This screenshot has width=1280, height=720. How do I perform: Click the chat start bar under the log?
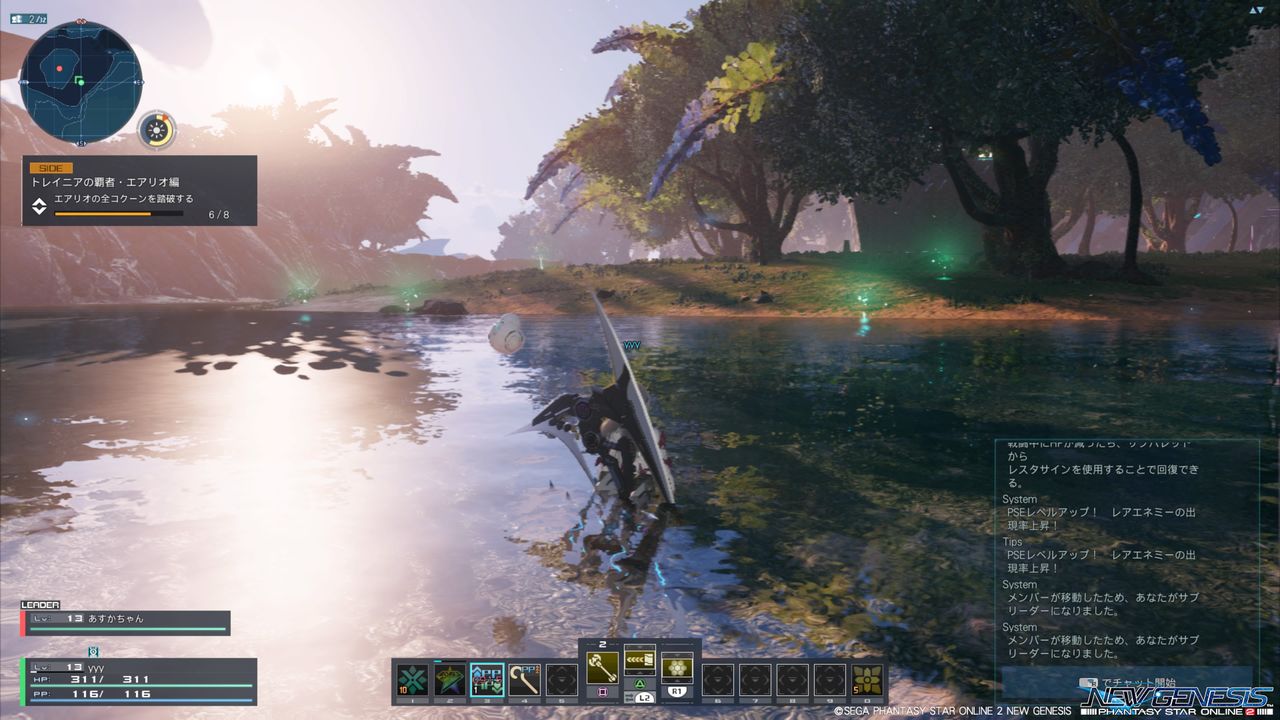(x=1125, y=683)
